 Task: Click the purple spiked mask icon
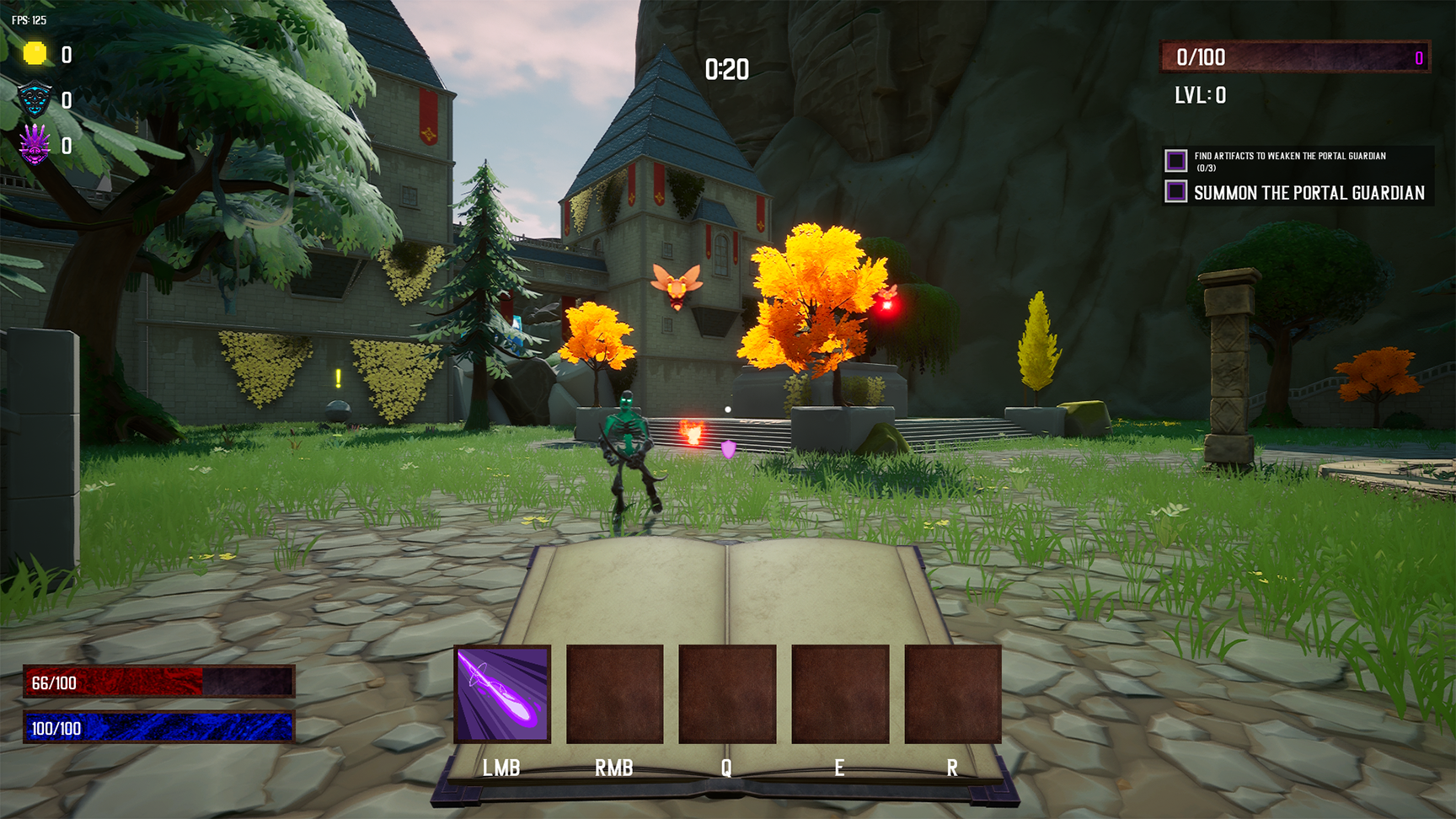(x=35, y=145)
